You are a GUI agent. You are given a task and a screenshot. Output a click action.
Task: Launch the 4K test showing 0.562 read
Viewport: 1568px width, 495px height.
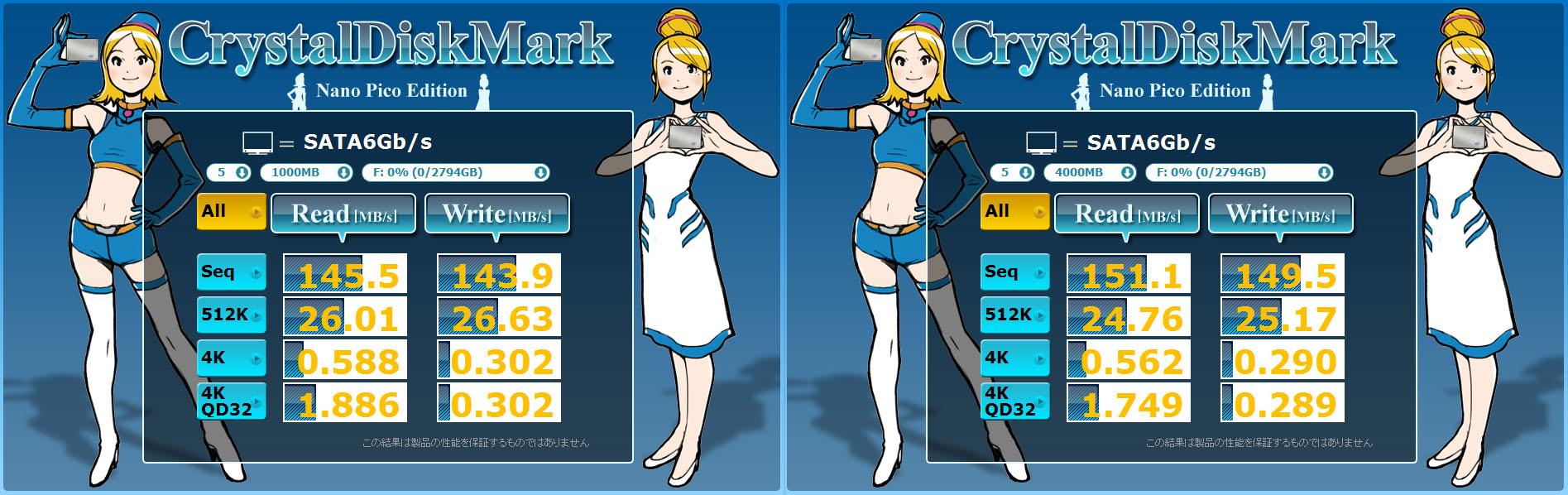(x=1014, y=358)
